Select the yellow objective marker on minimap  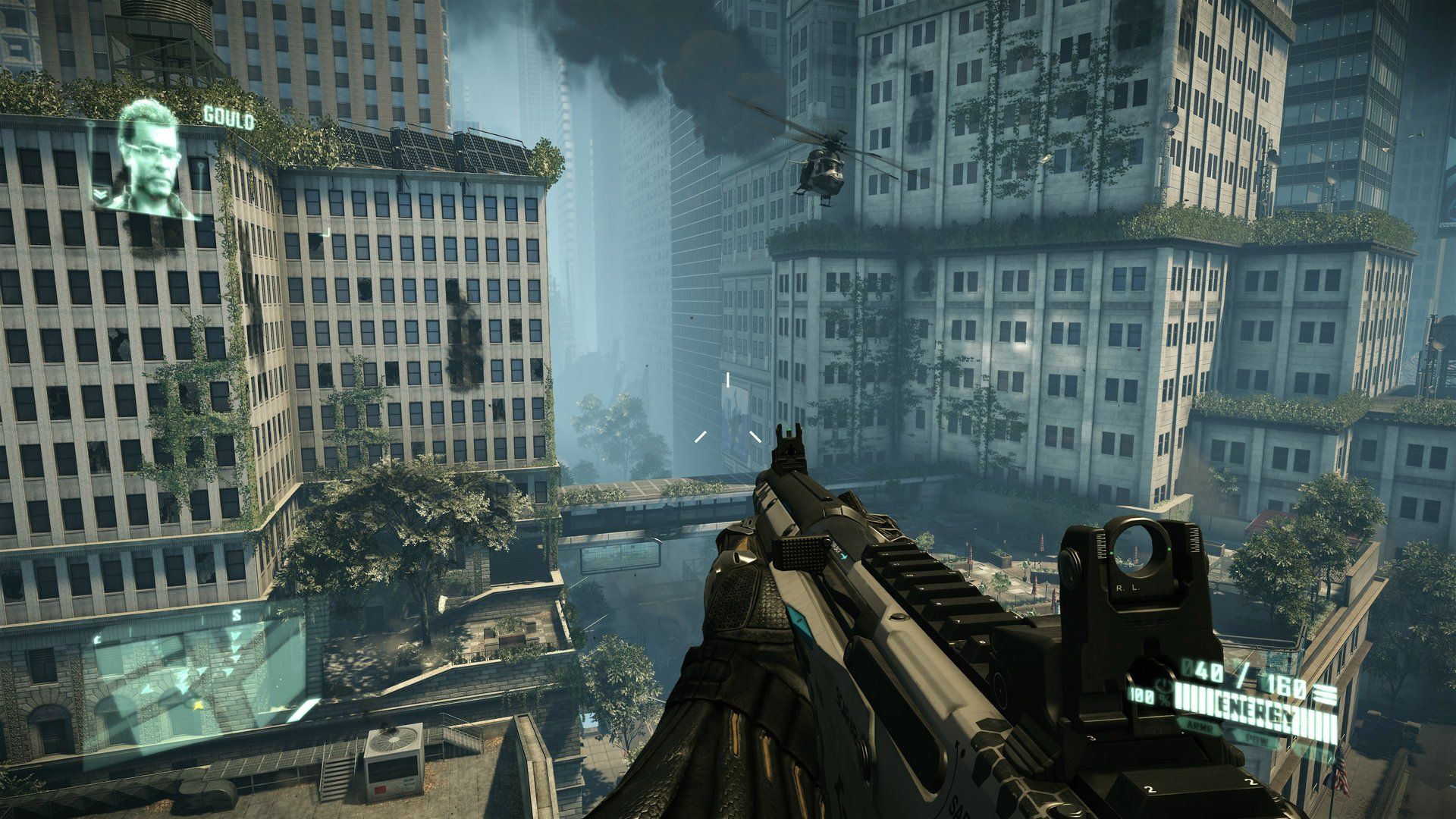click(198, 706)
